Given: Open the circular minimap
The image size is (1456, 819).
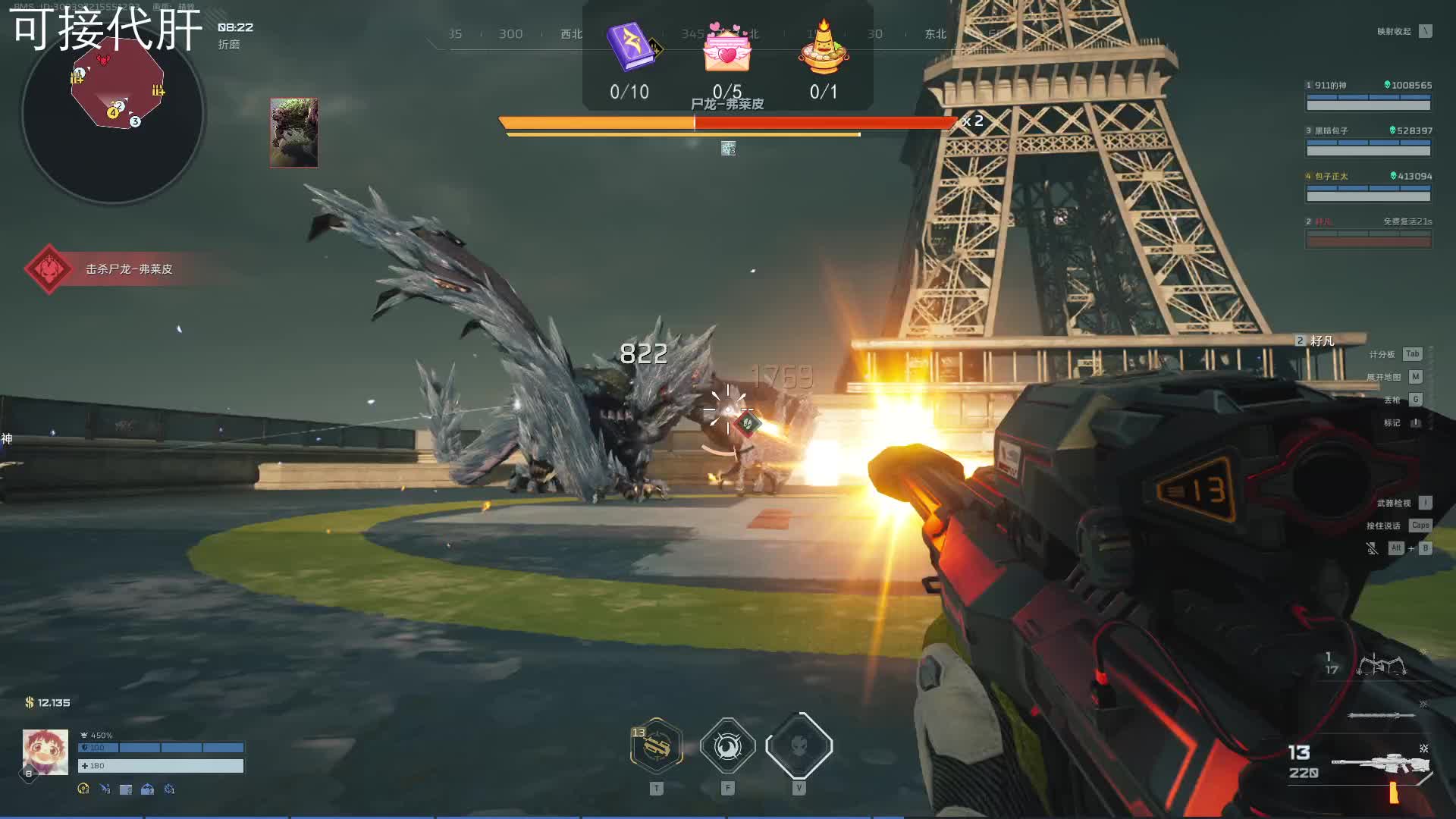Looking at the screenshot, I should pyautogui.click(x=113, y=114).
